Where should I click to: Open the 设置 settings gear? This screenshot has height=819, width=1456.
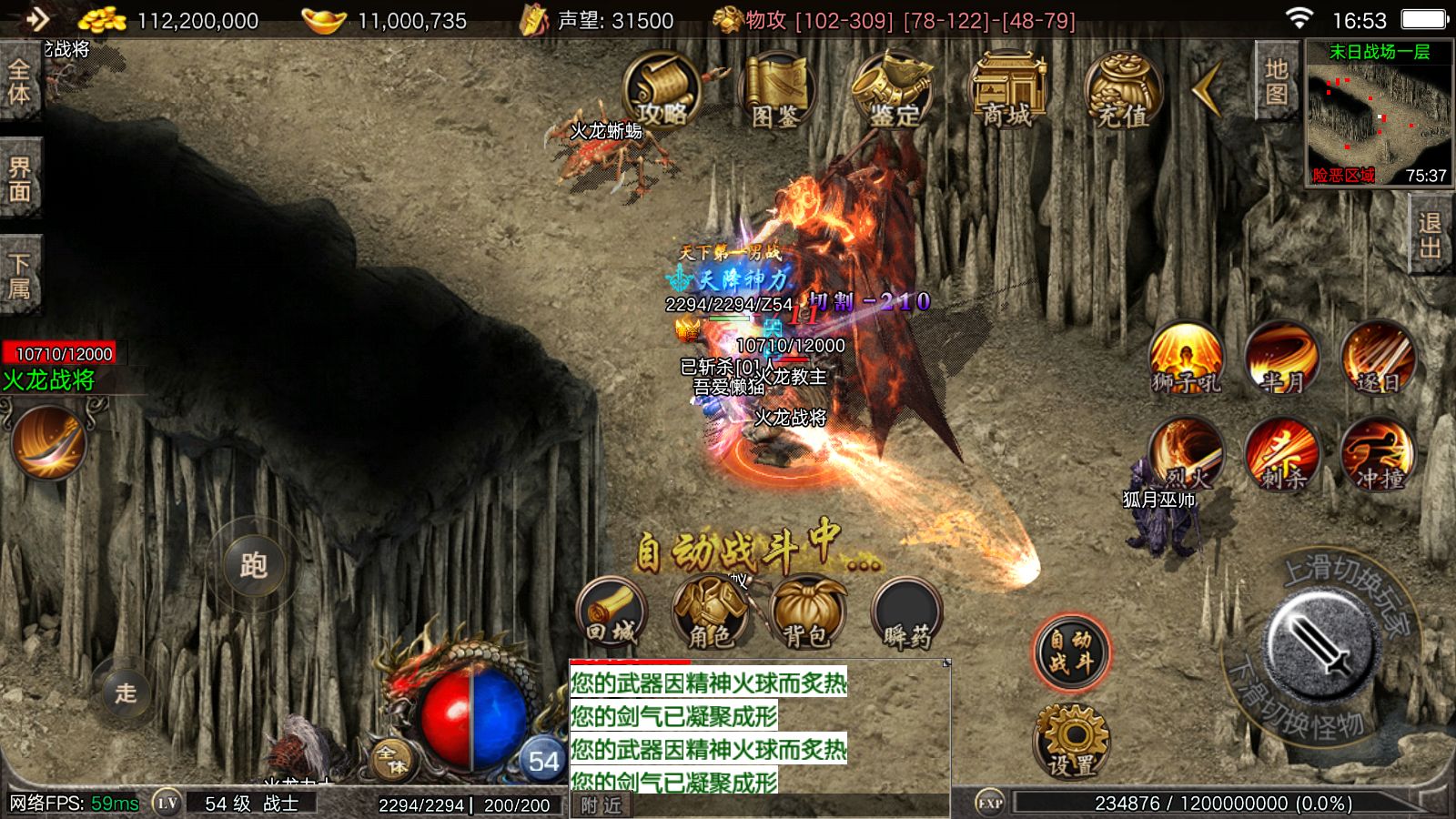click(1071, 741)
